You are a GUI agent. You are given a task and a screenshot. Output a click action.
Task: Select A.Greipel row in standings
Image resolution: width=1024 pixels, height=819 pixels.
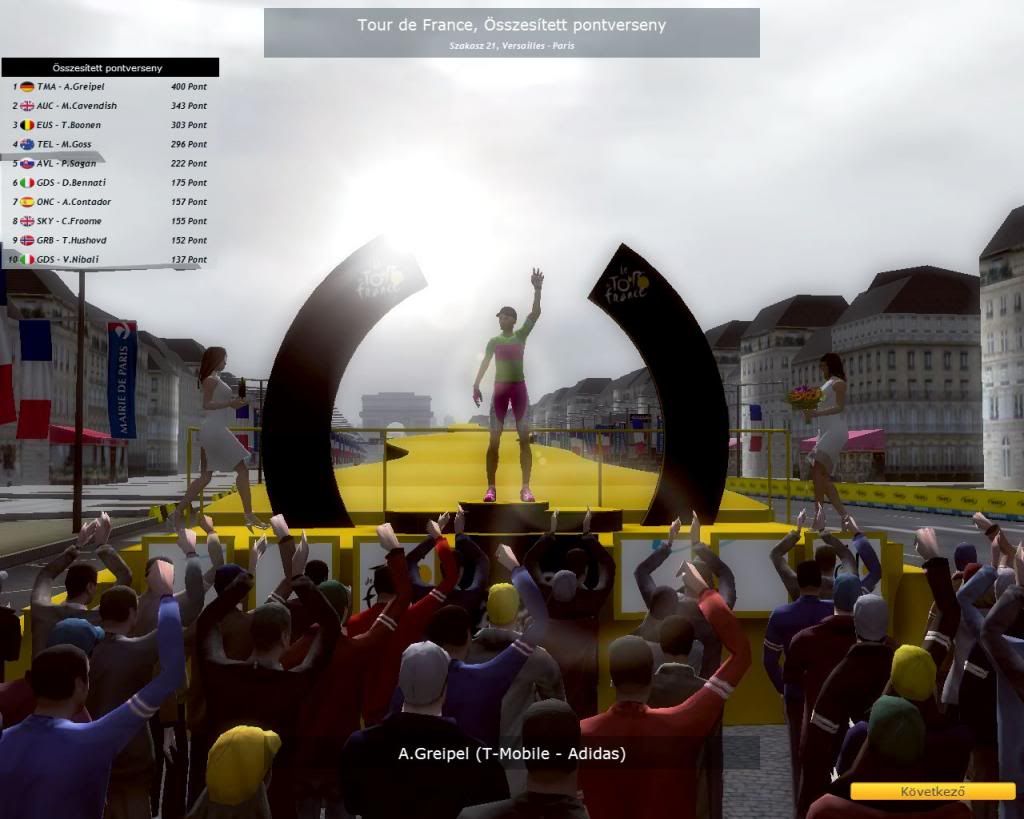109,87
